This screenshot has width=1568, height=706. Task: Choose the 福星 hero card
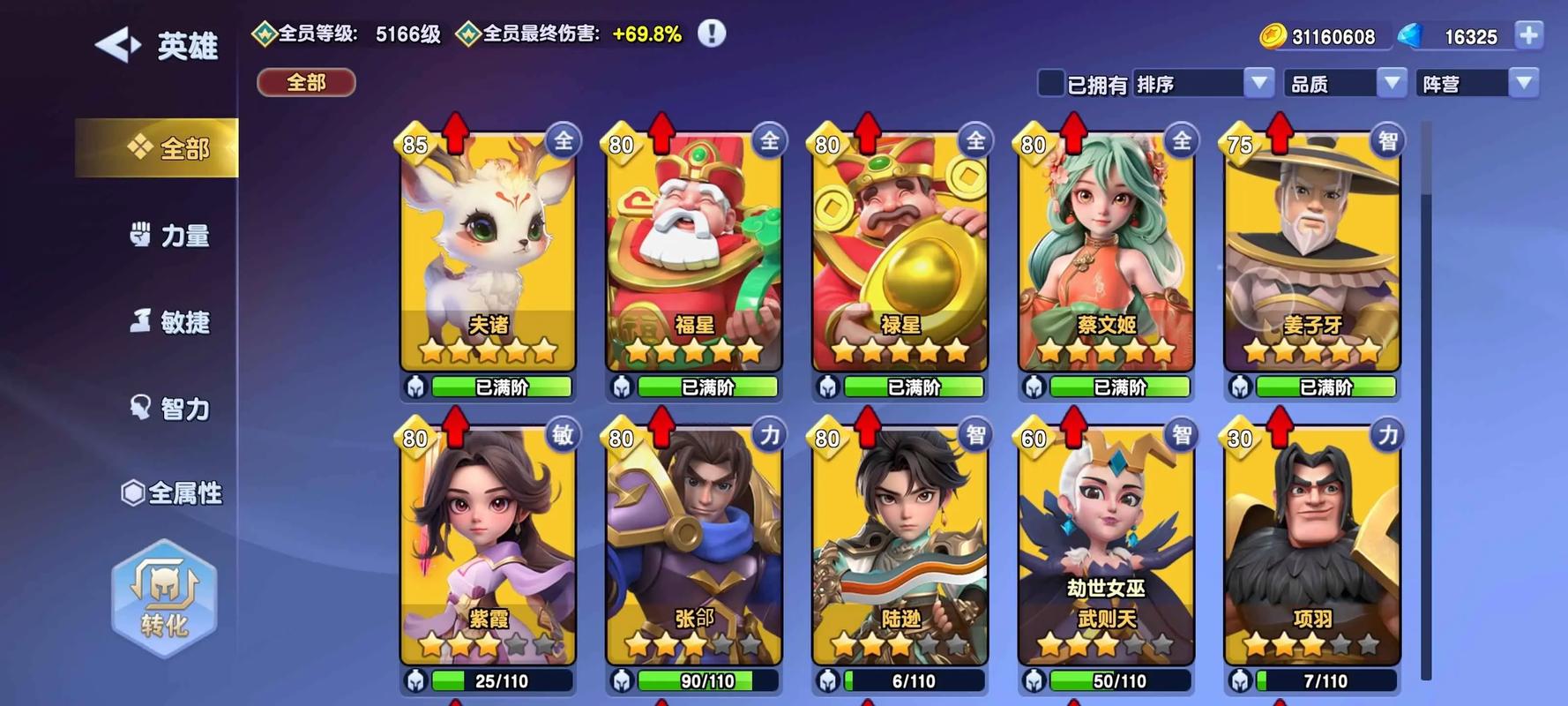point(694,252)
